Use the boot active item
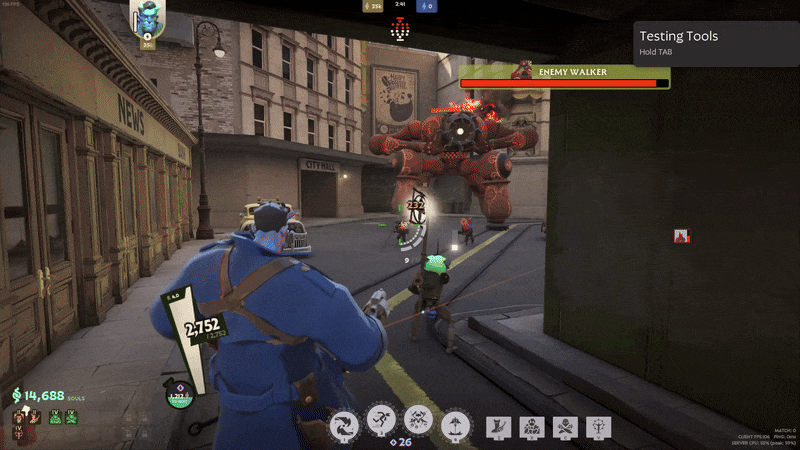800x450 pixels. (499, 427)
